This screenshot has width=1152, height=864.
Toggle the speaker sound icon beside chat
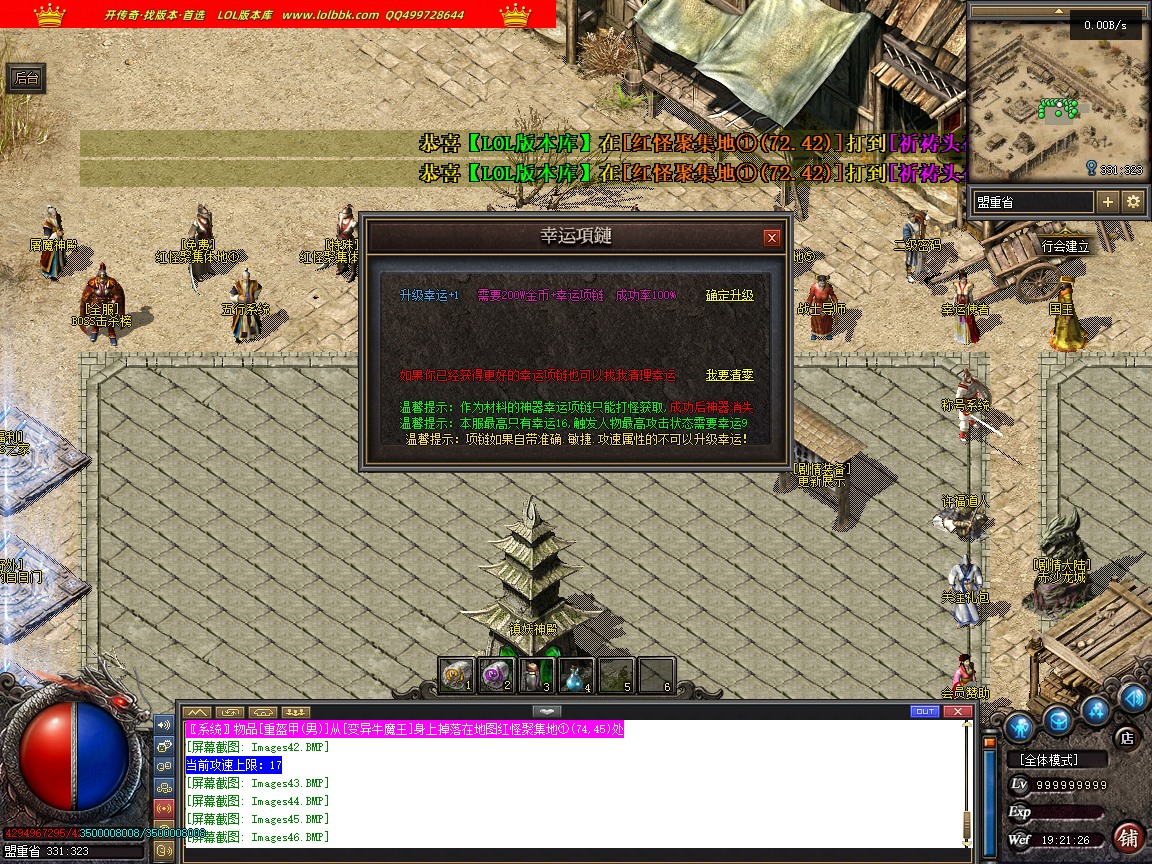pyautogui.click(x=164, y=725)
